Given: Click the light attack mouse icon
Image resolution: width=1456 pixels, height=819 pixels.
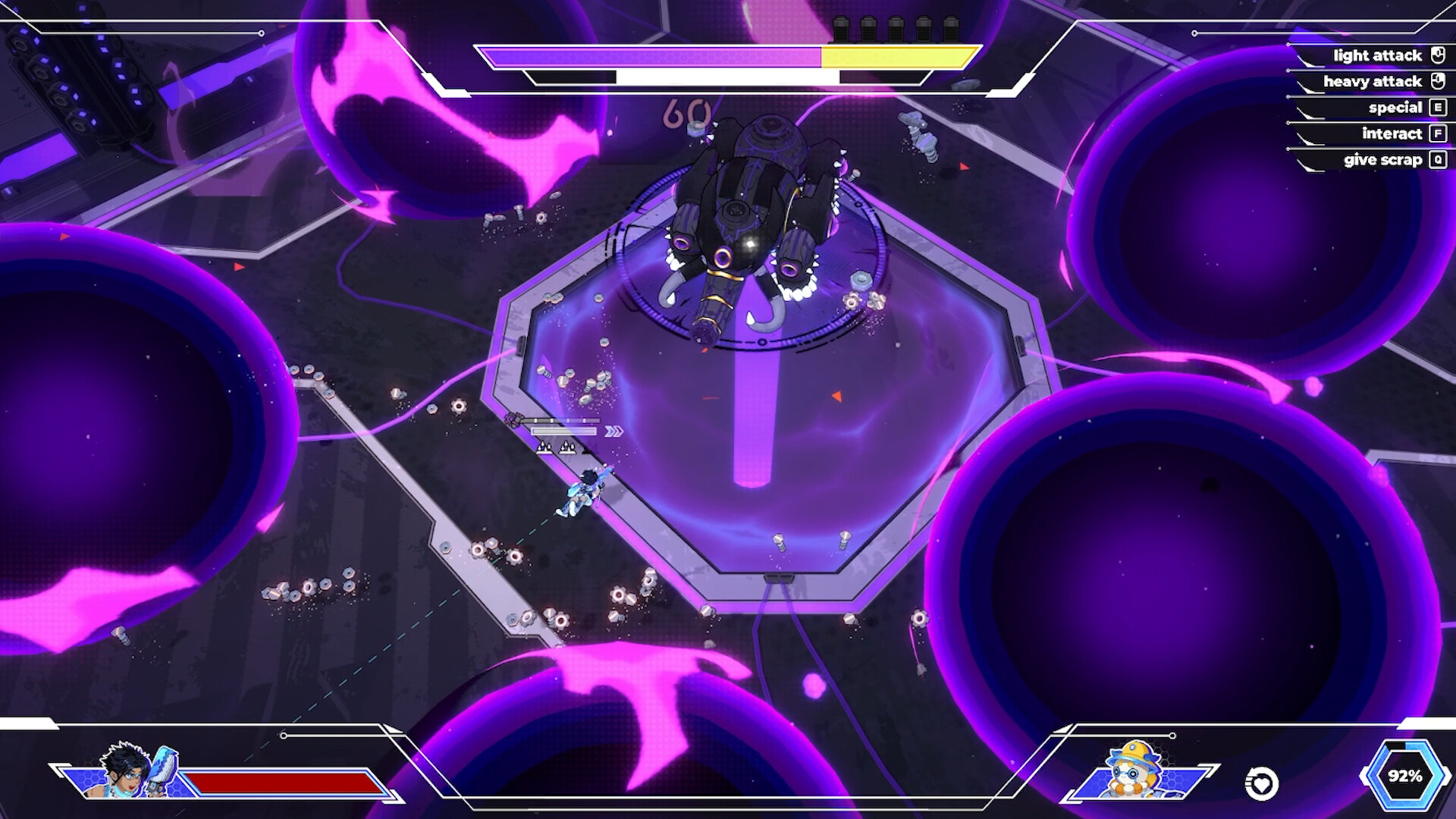Looking at the screenshot, I should point(1440,55).
